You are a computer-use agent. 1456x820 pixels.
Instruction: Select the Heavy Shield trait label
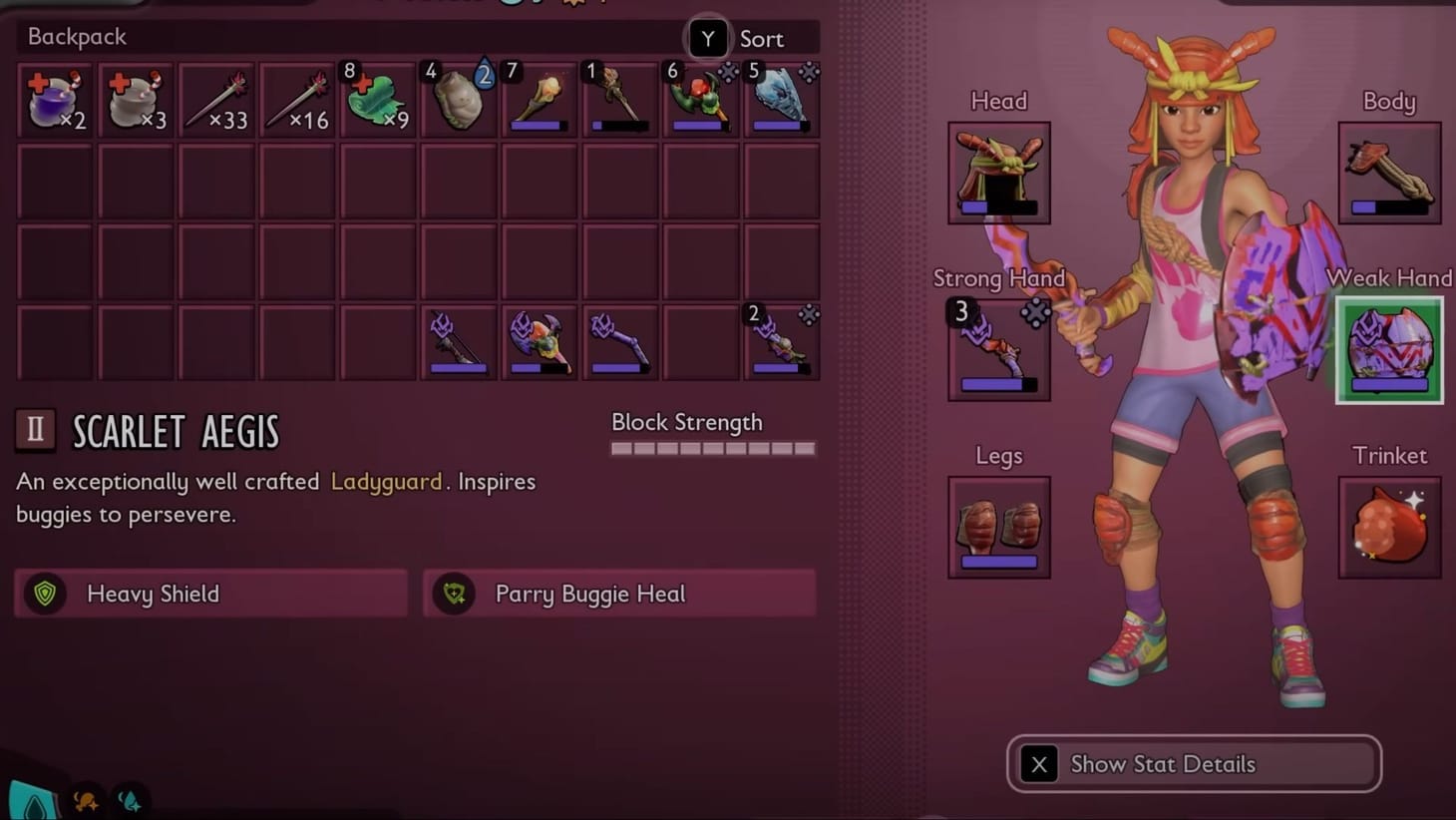click(x=153, y=594)
